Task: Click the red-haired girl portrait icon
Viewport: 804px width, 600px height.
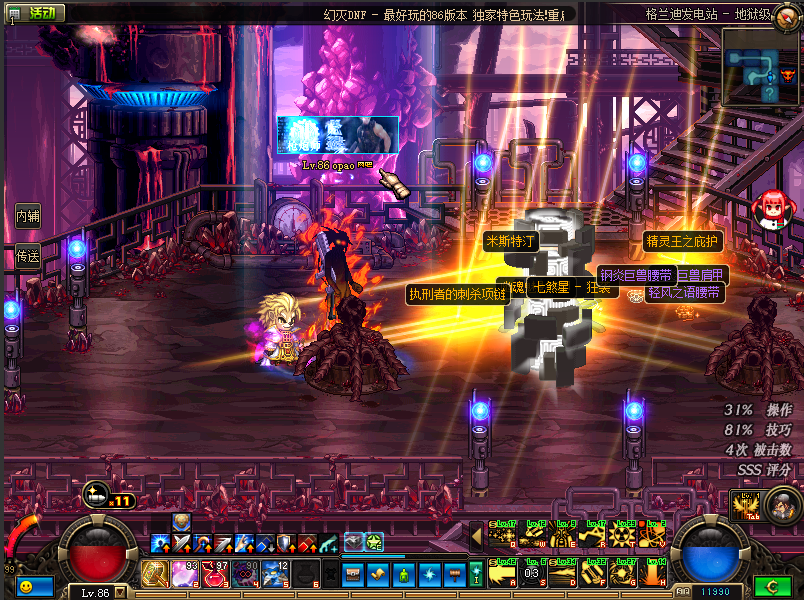Action: 771,209
